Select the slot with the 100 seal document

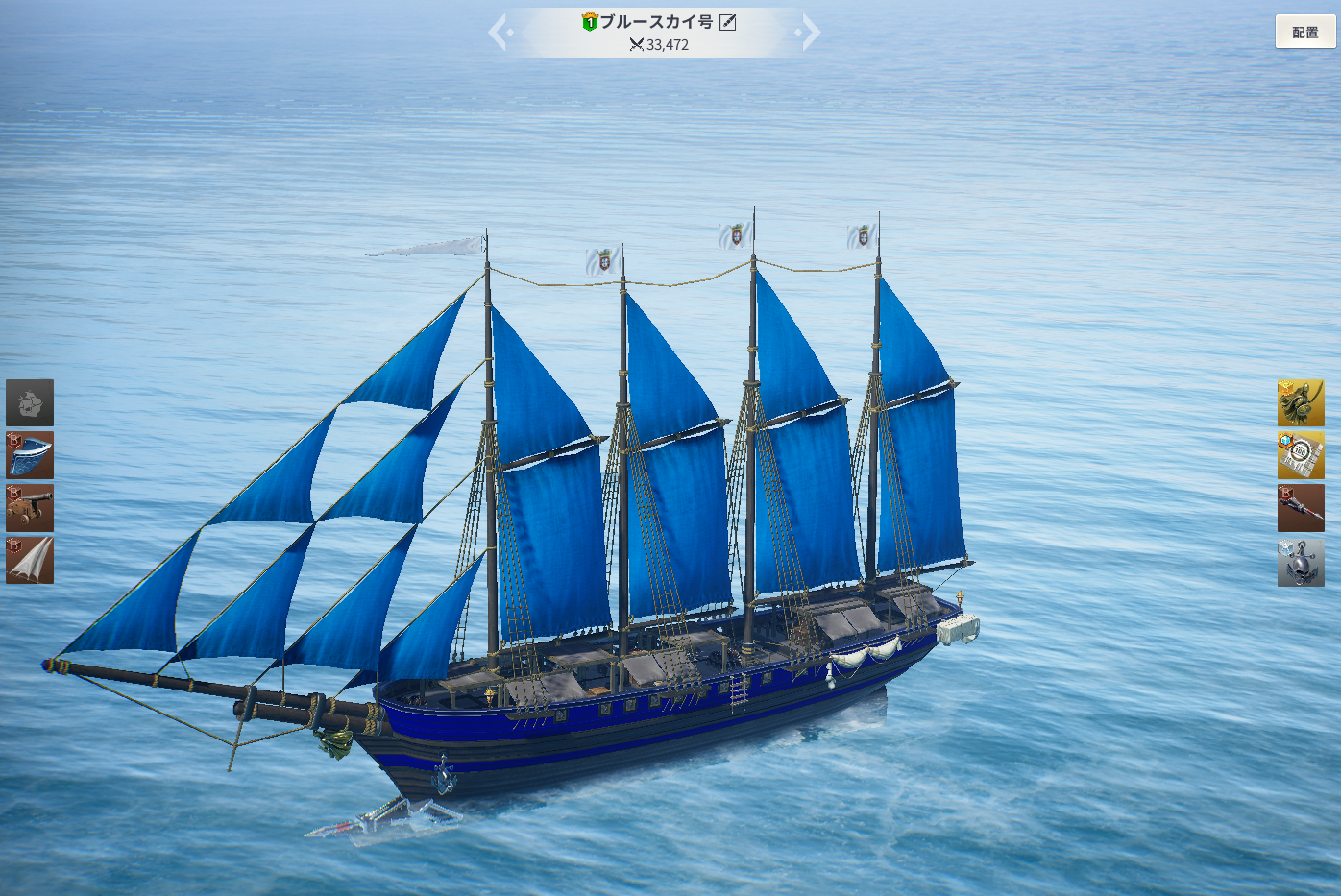1301,455
